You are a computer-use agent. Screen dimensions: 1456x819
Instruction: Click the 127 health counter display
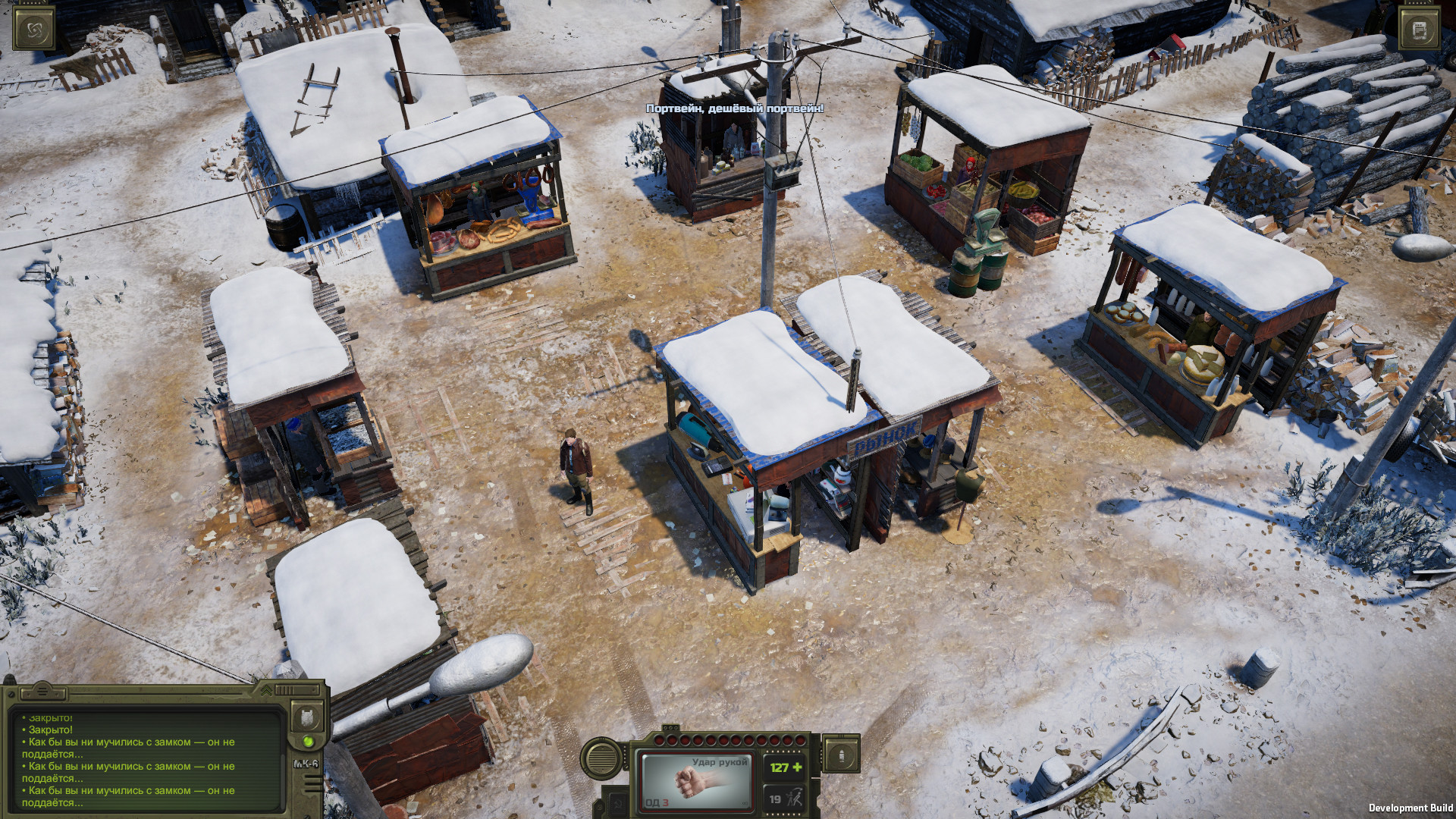(x=784, y=767)
